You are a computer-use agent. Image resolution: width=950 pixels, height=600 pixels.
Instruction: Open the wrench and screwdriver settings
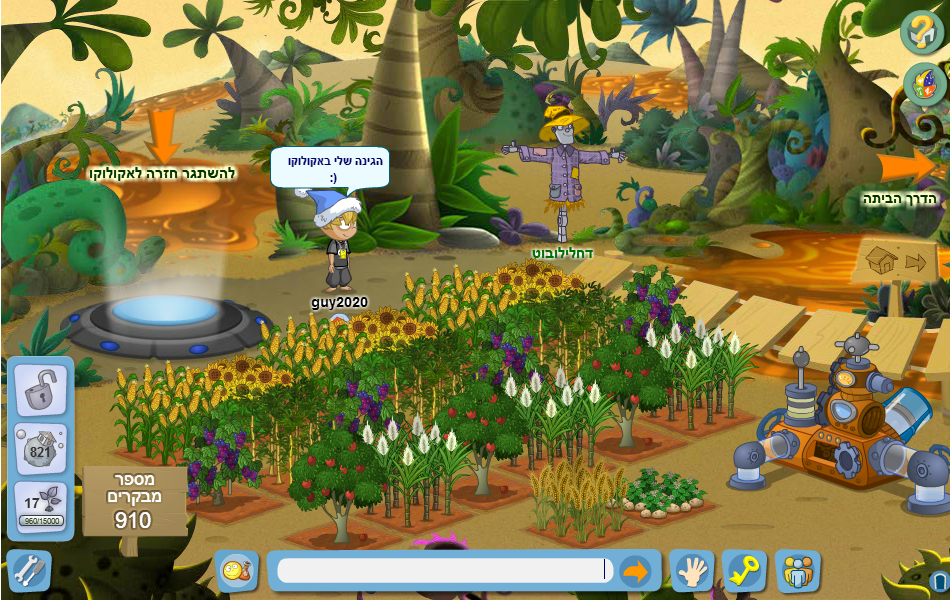28,571
